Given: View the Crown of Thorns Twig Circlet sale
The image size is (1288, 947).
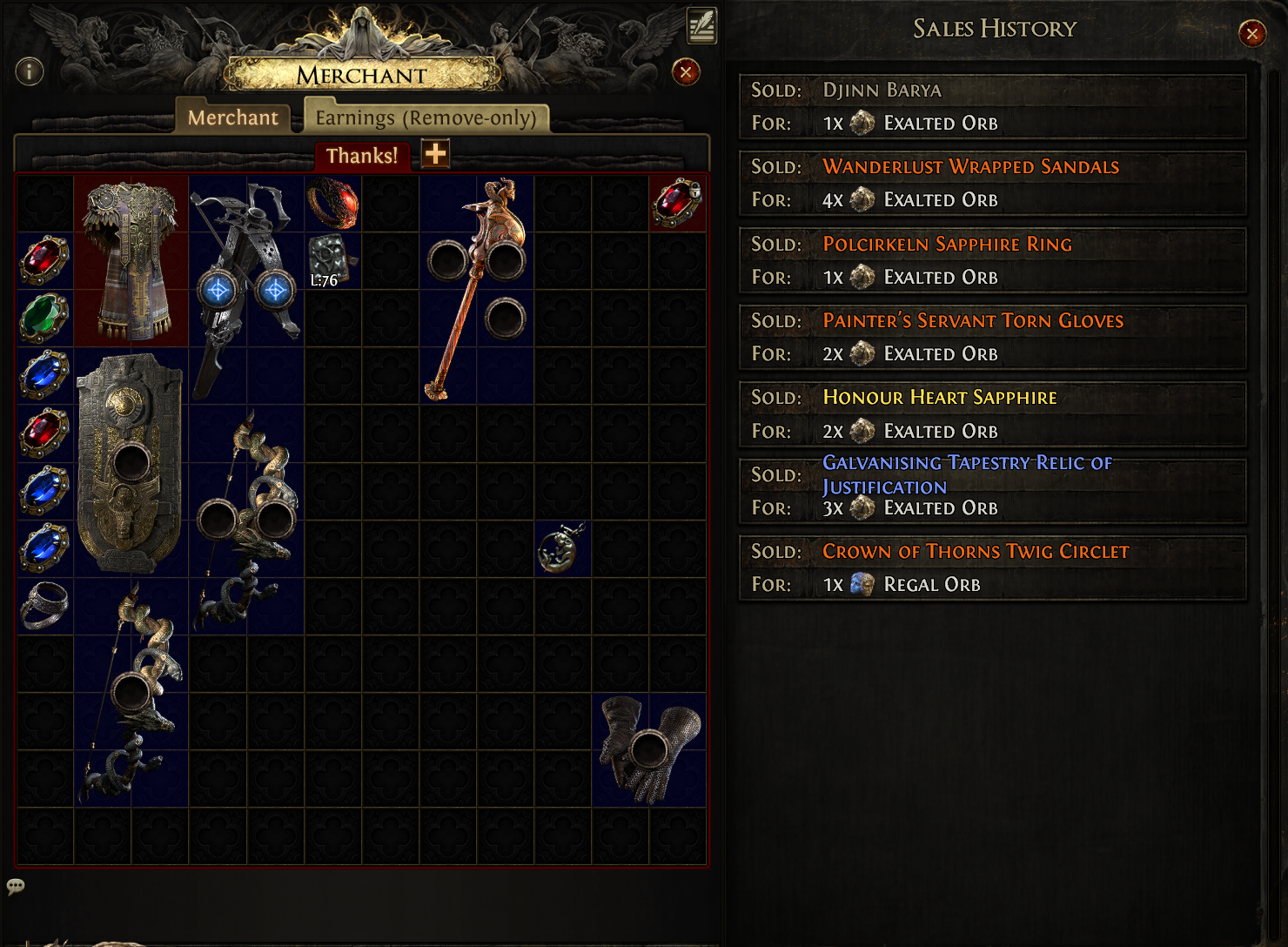Looking at the screenshot, I should 992,568.
